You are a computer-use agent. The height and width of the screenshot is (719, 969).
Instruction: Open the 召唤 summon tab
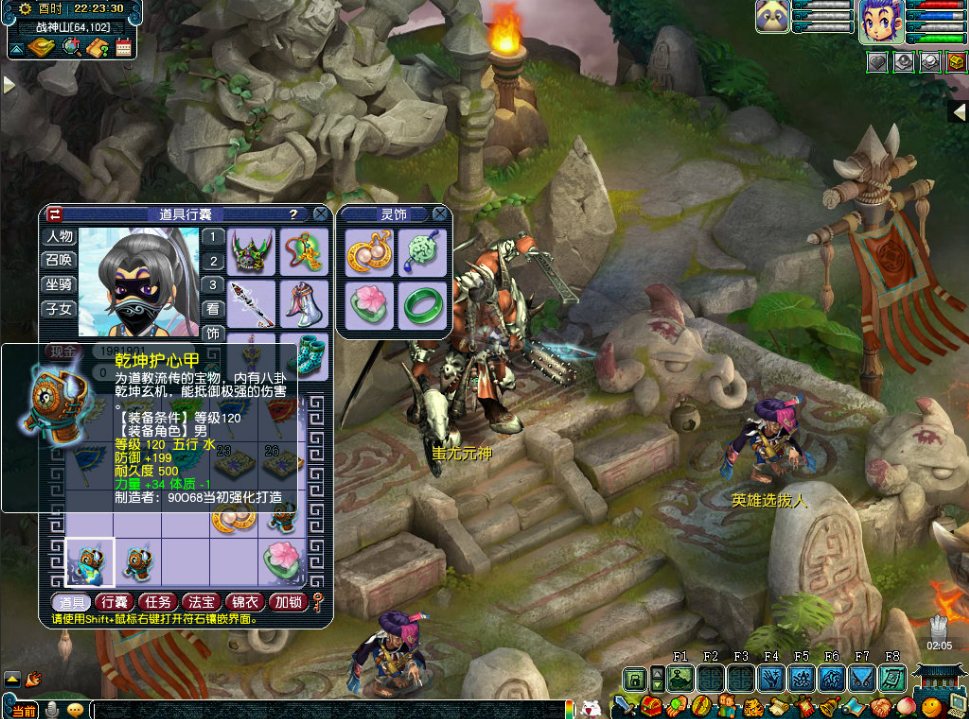tap(59, 260)
